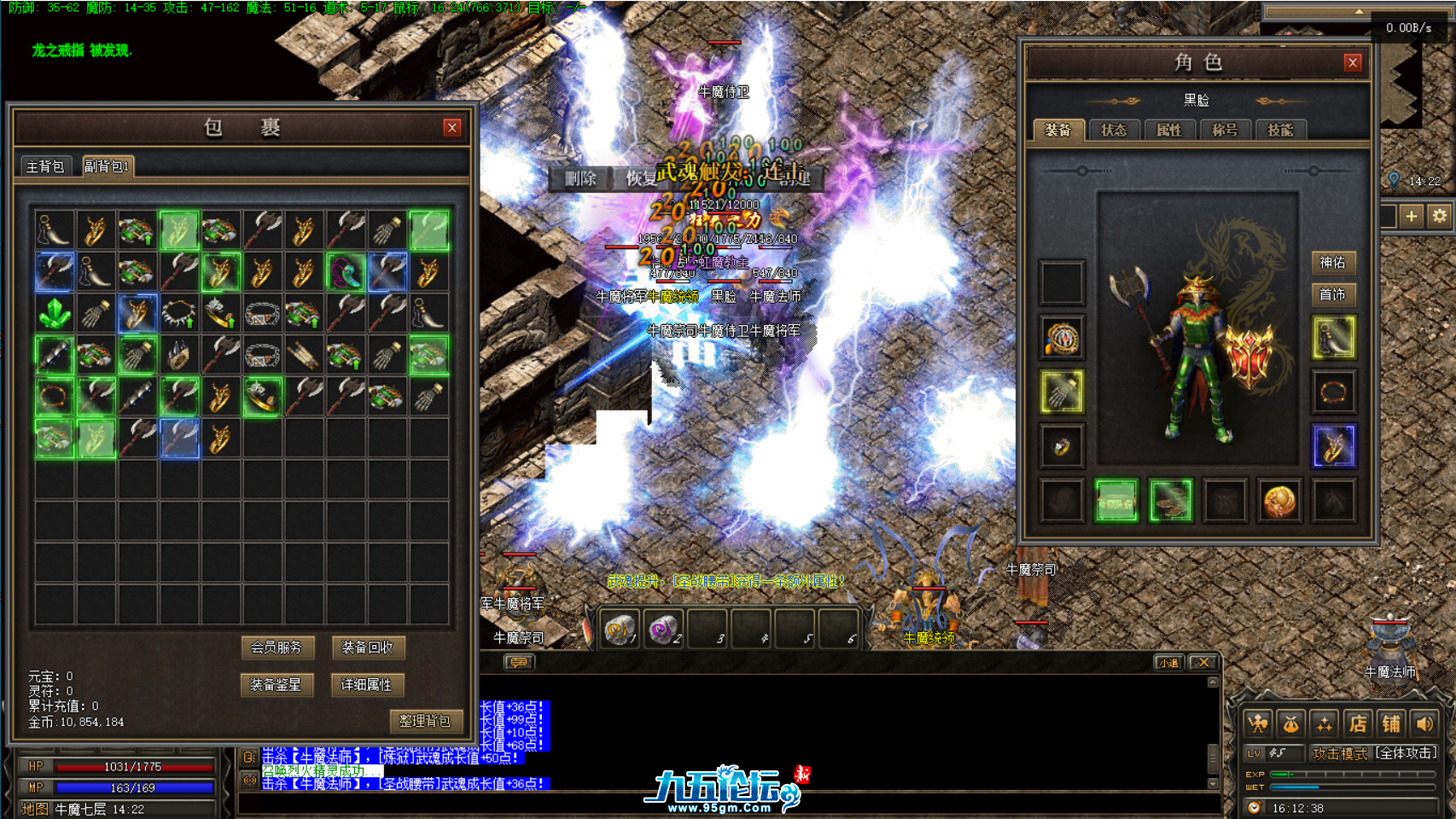Open the bag icon in bottom toolbar
The height and width of the screenshot is (819, 1456).
[x=1290, y=721]
